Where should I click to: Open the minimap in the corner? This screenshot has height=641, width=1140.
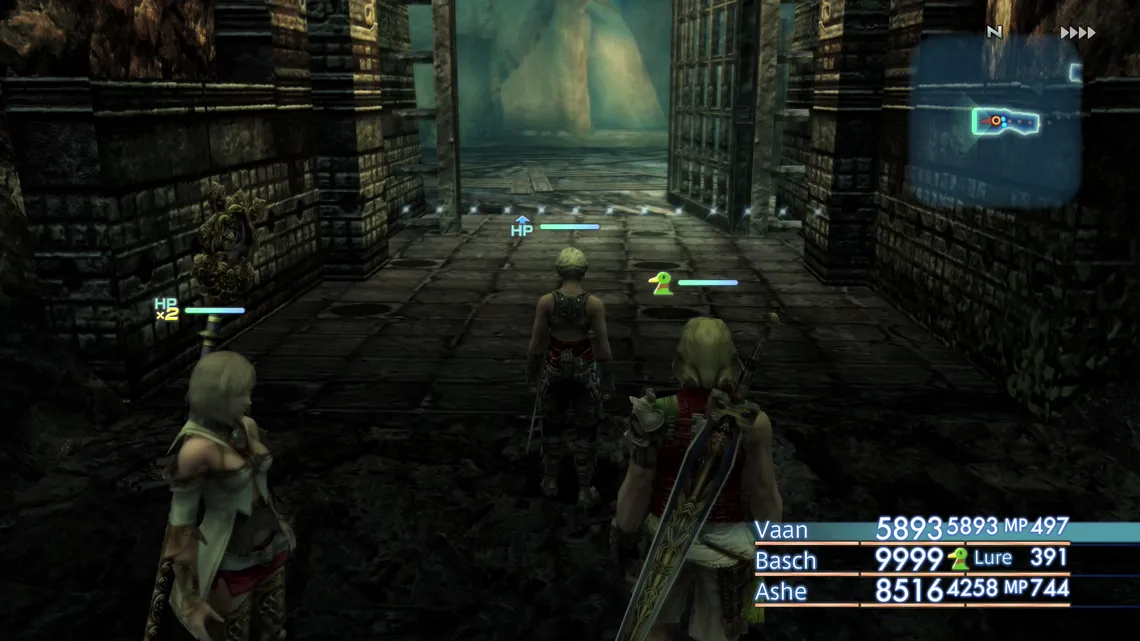click(995, 120)
